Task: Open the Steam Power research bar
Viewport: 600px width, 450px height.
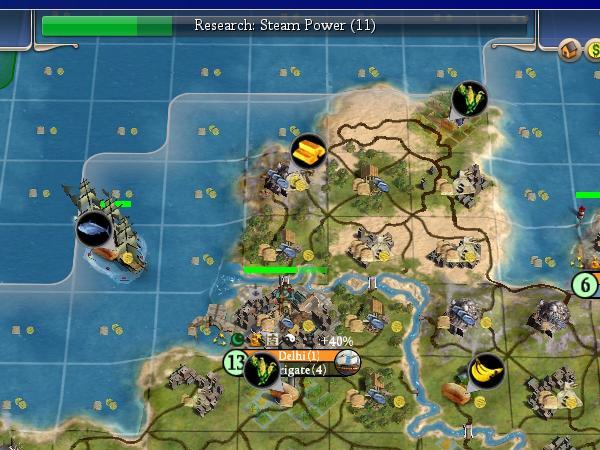Action: (285, 25)
